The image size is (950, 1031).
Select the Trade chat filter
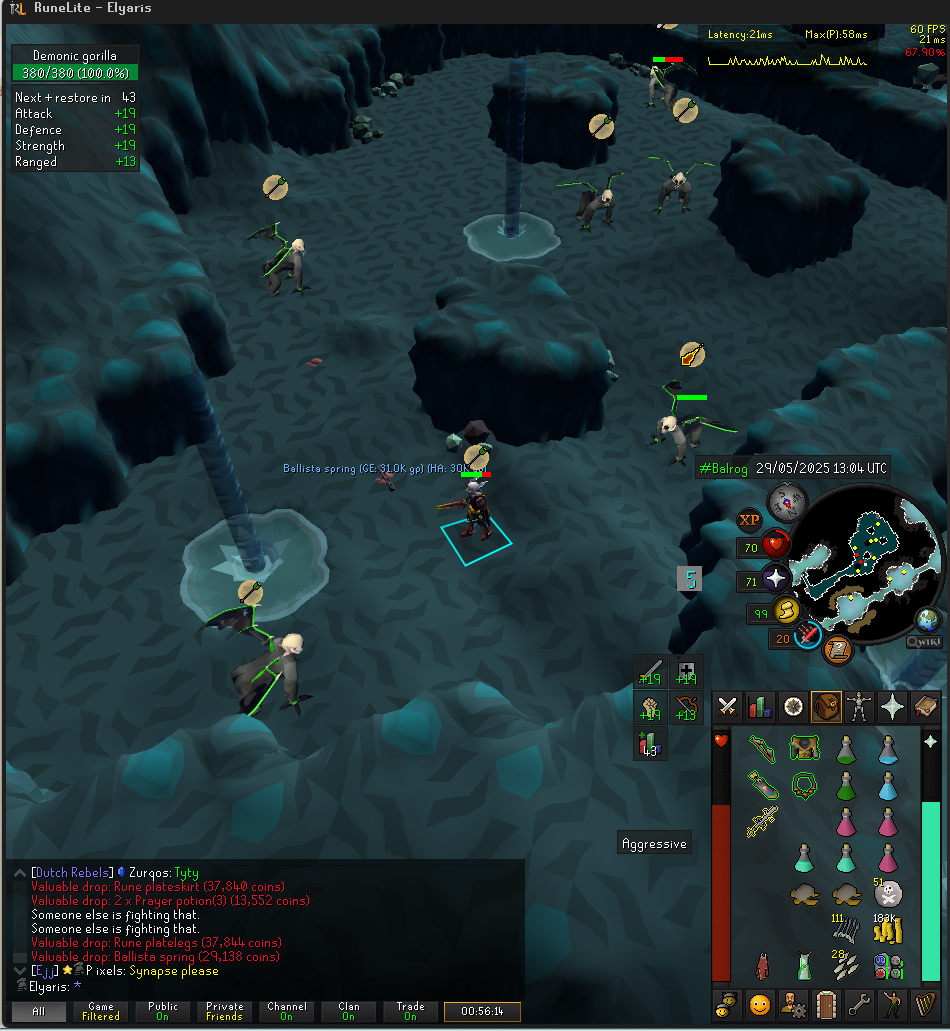410,1012
